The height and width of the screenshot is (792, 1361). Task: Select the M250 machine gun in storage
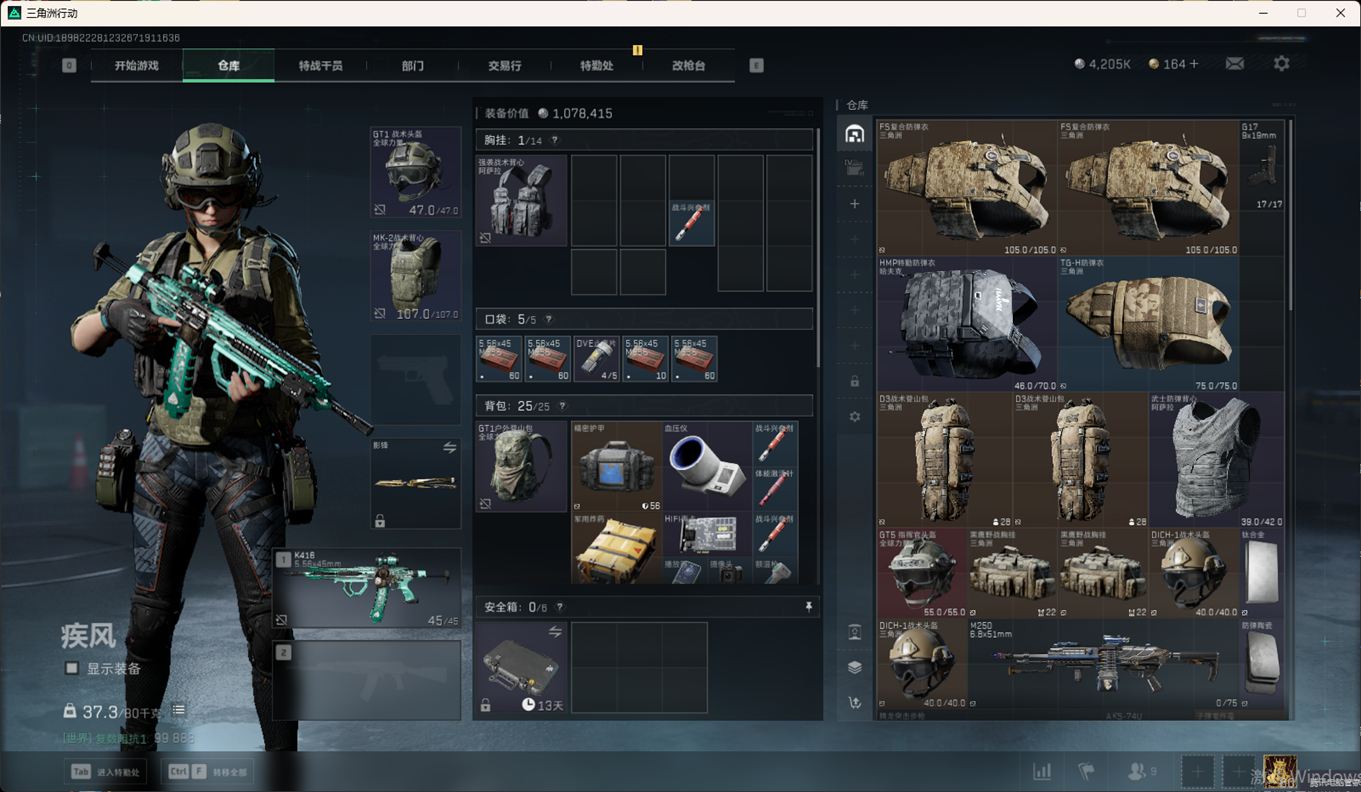[x=1105, y=663]
